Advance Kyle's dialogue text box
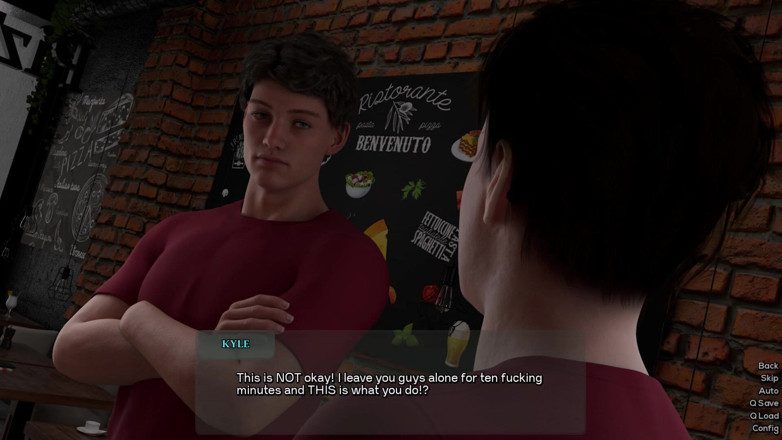Viewport: 782px width, 440px height. [390, 385]
